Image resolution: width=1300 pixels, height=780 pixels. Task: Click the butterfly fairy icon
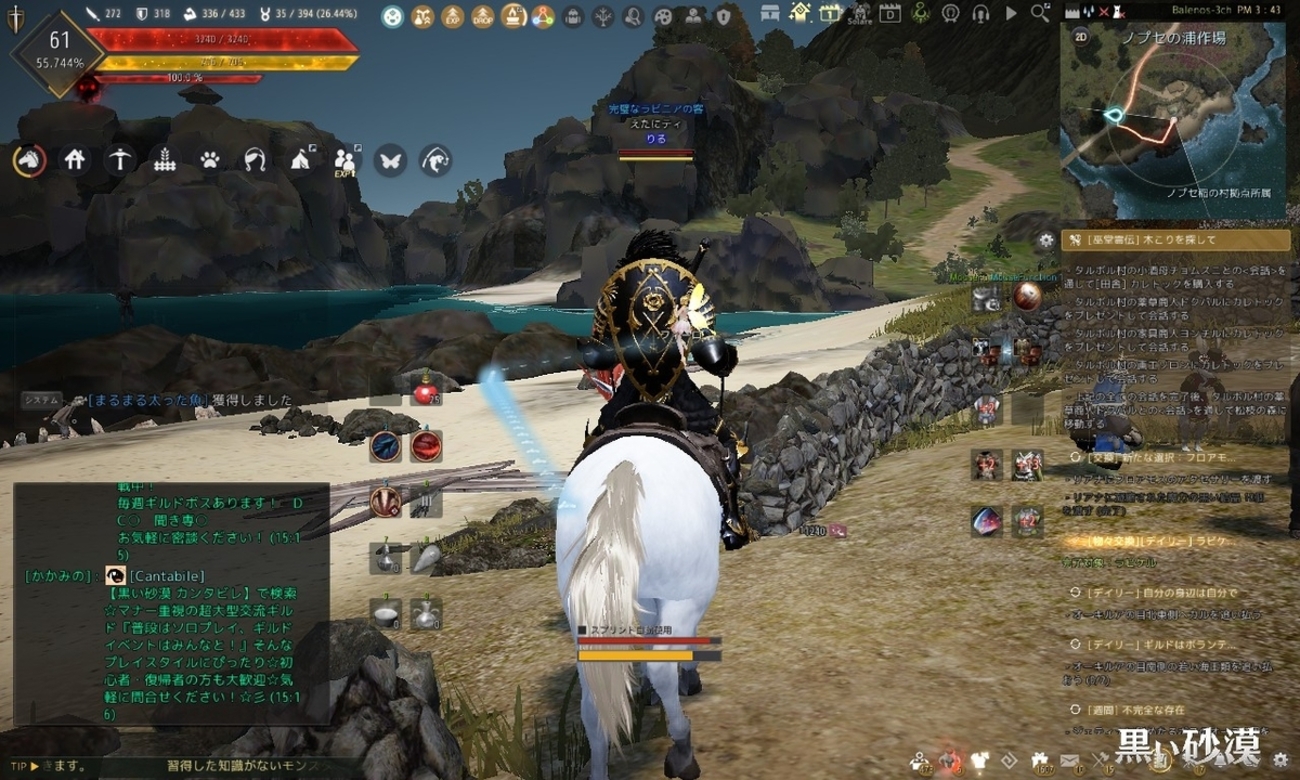tap(390, 160)
